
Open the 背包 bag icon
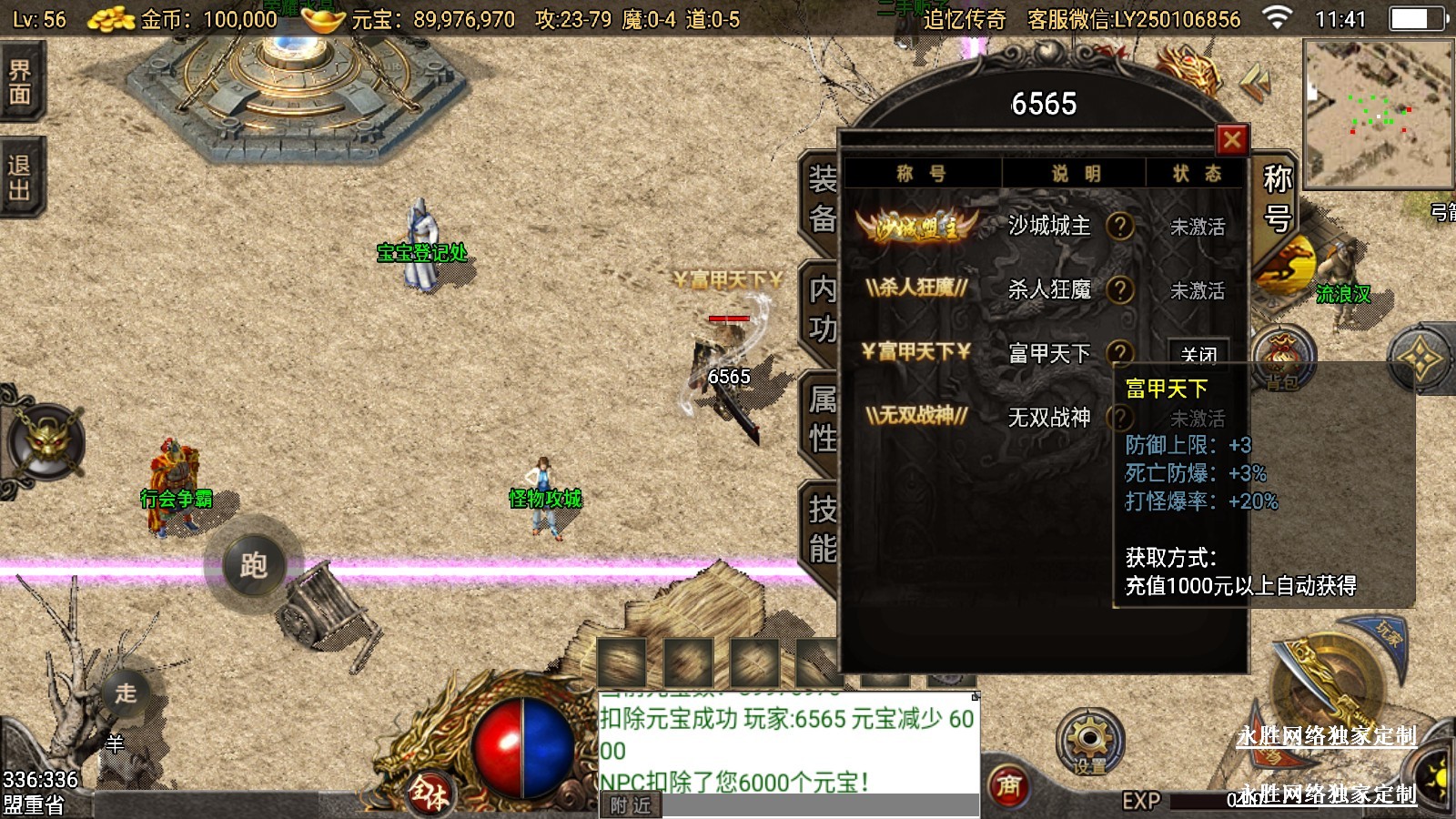pos(1282,359)
